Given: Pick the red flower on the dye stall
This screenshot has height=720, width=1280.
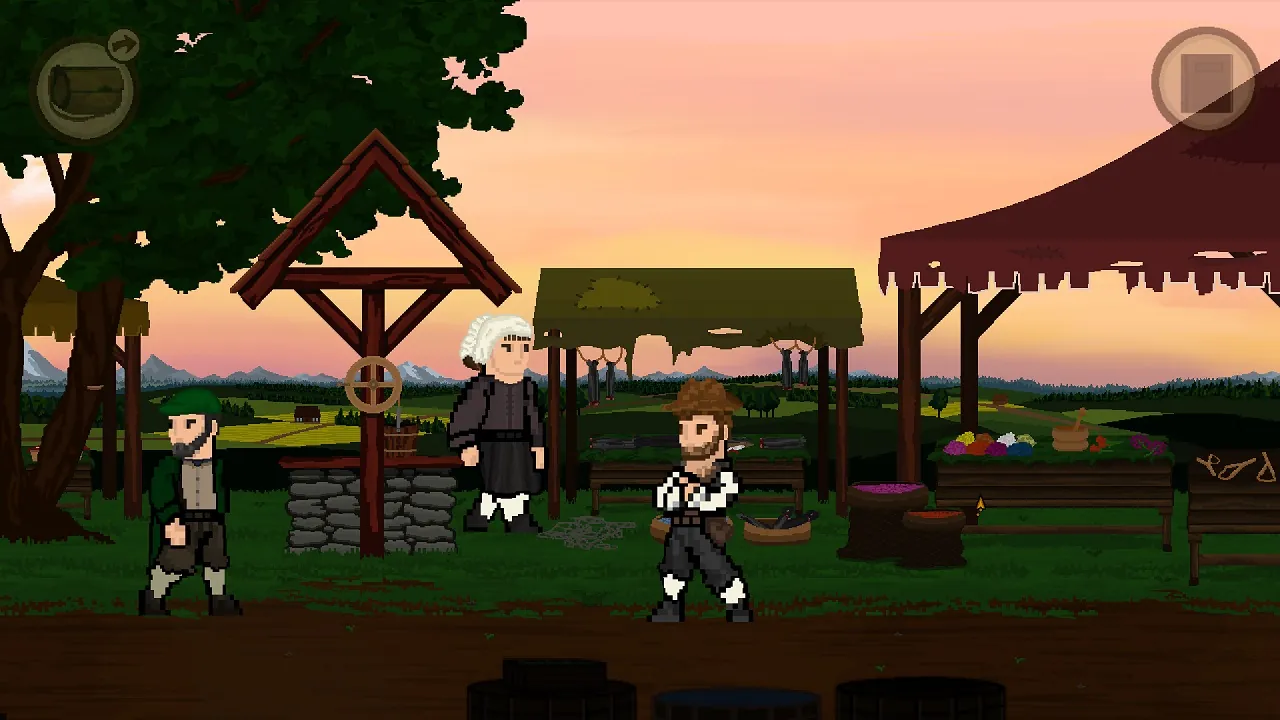Looking at the screenshot, I should point(1098,444).
